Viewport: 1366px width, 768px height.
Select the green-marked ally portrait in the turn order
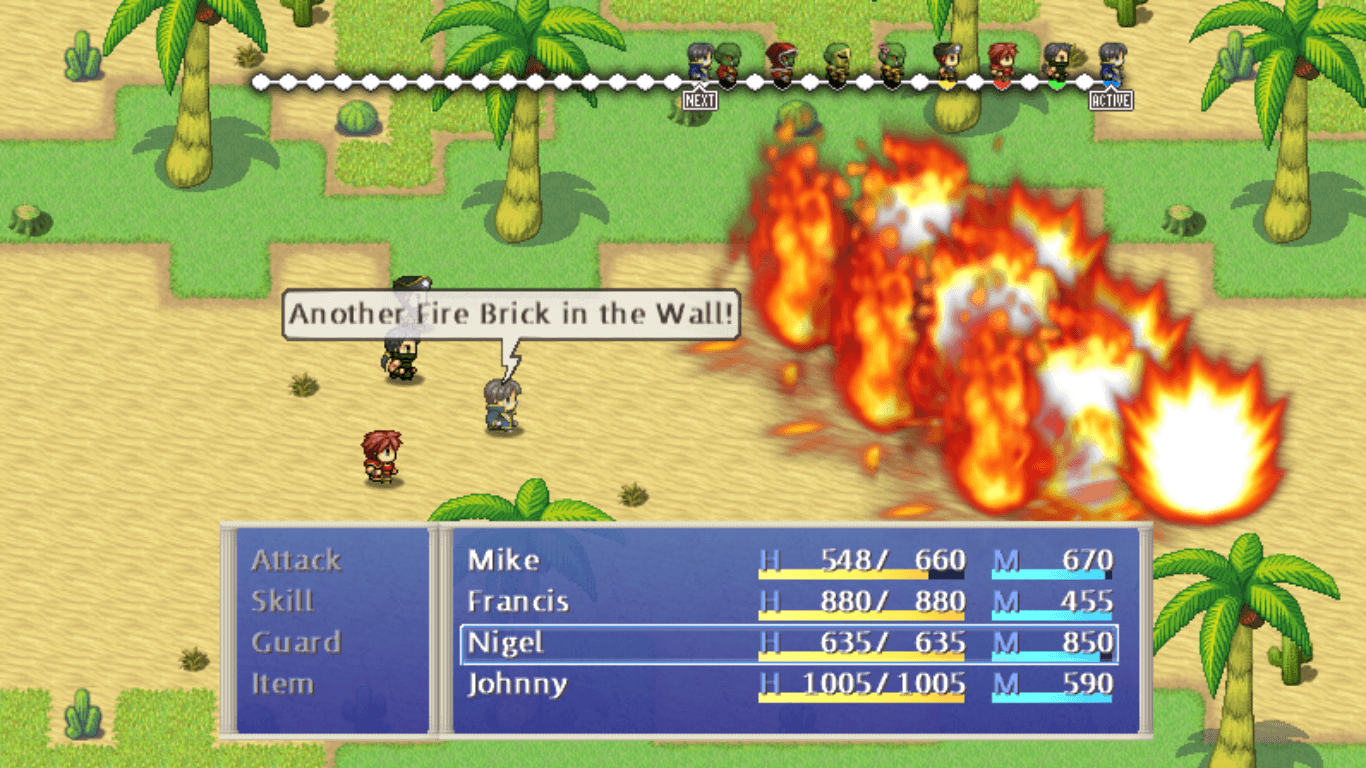[1057, 62]
